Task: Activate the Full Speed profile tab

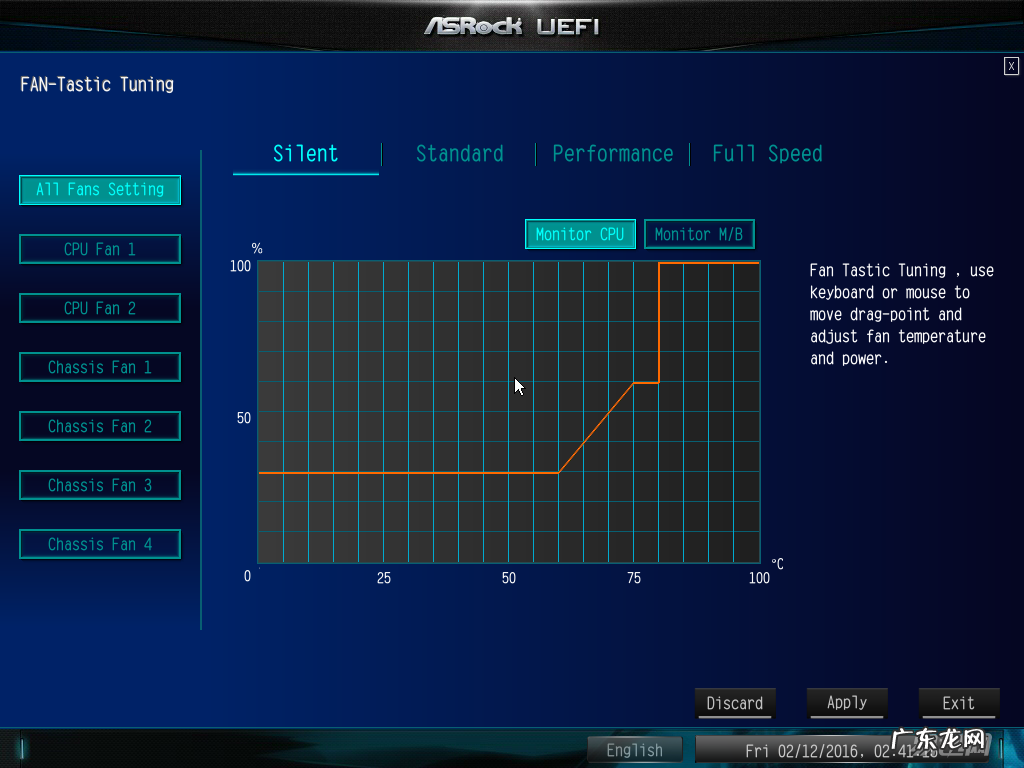Action: (x=767, y=154)
